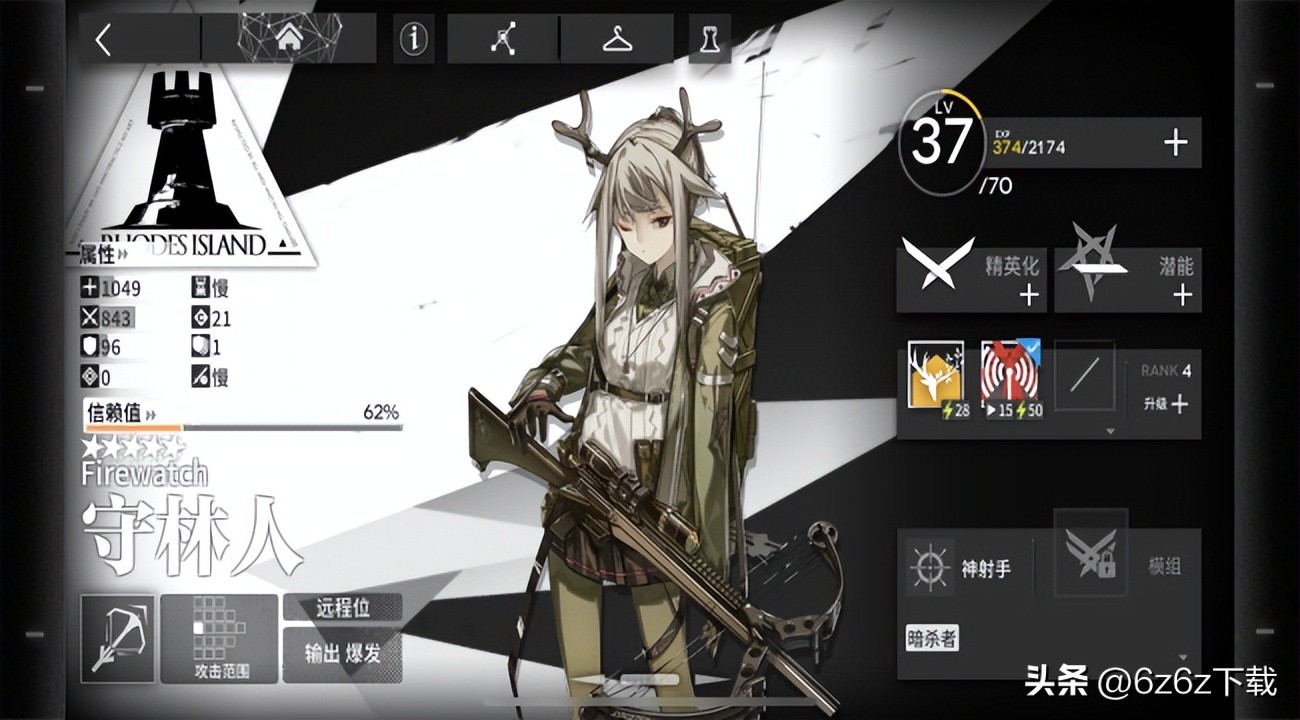Click the node network icon in top bar
Viewport: 1300px width, 720px height.
tap(504, 38)
